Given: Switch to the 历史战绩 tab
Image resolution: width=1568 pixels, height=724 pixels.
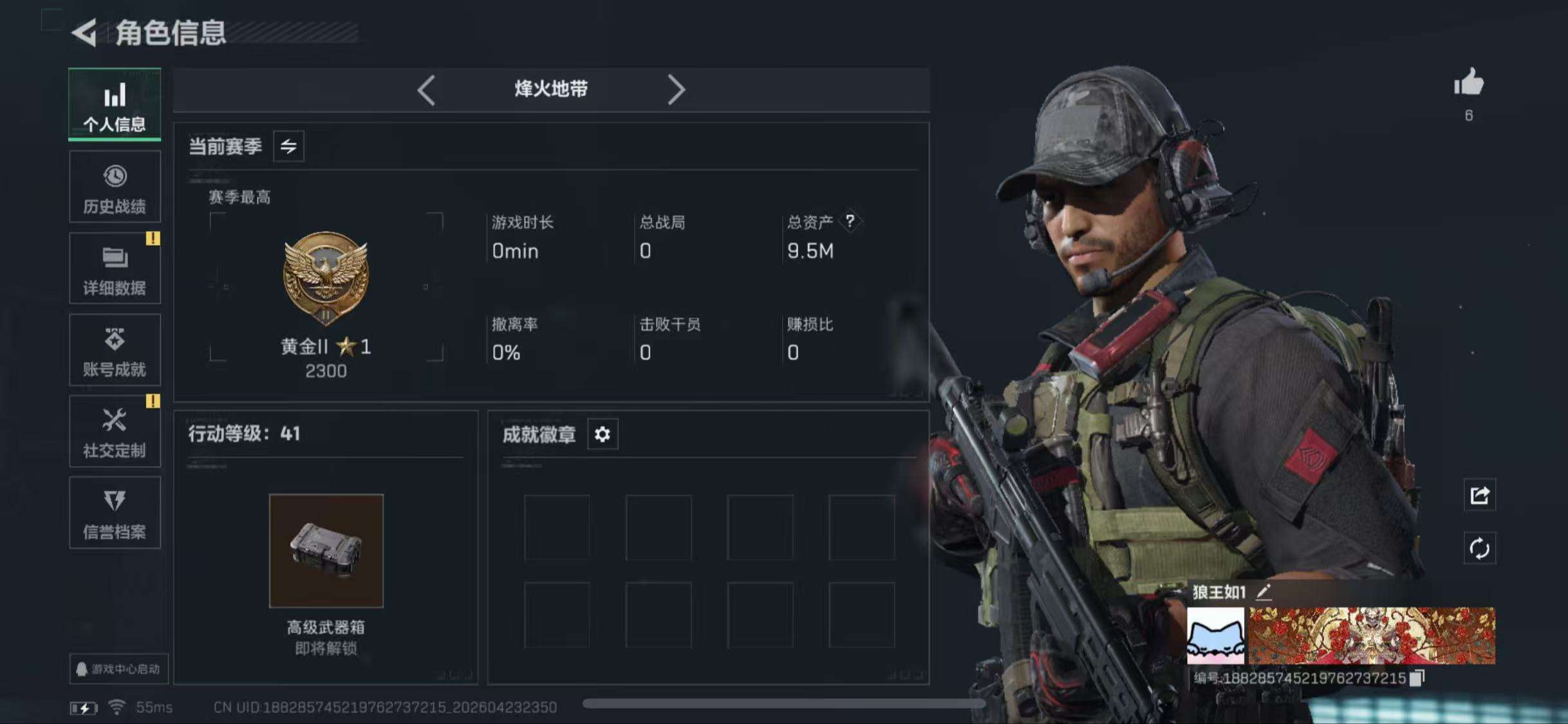Looking at the screenshot, I should (115, 187).
